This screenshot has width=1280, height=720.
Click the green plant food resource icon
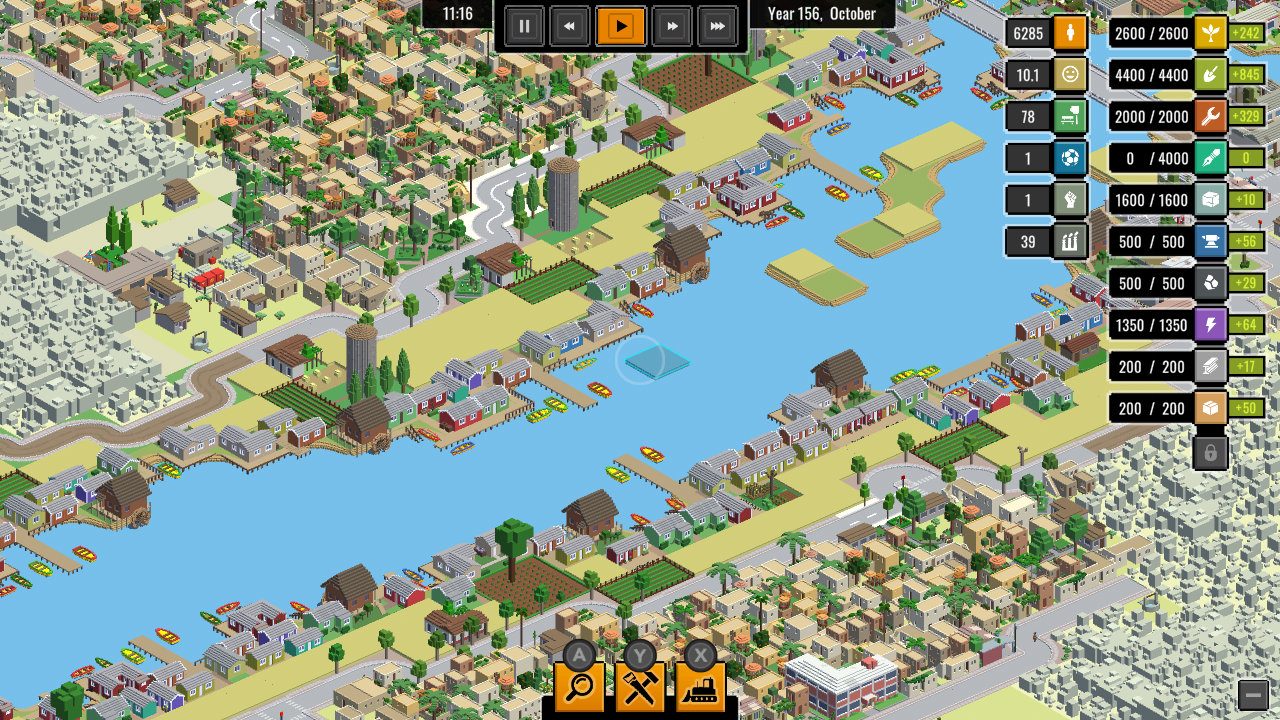[1210, 33]
